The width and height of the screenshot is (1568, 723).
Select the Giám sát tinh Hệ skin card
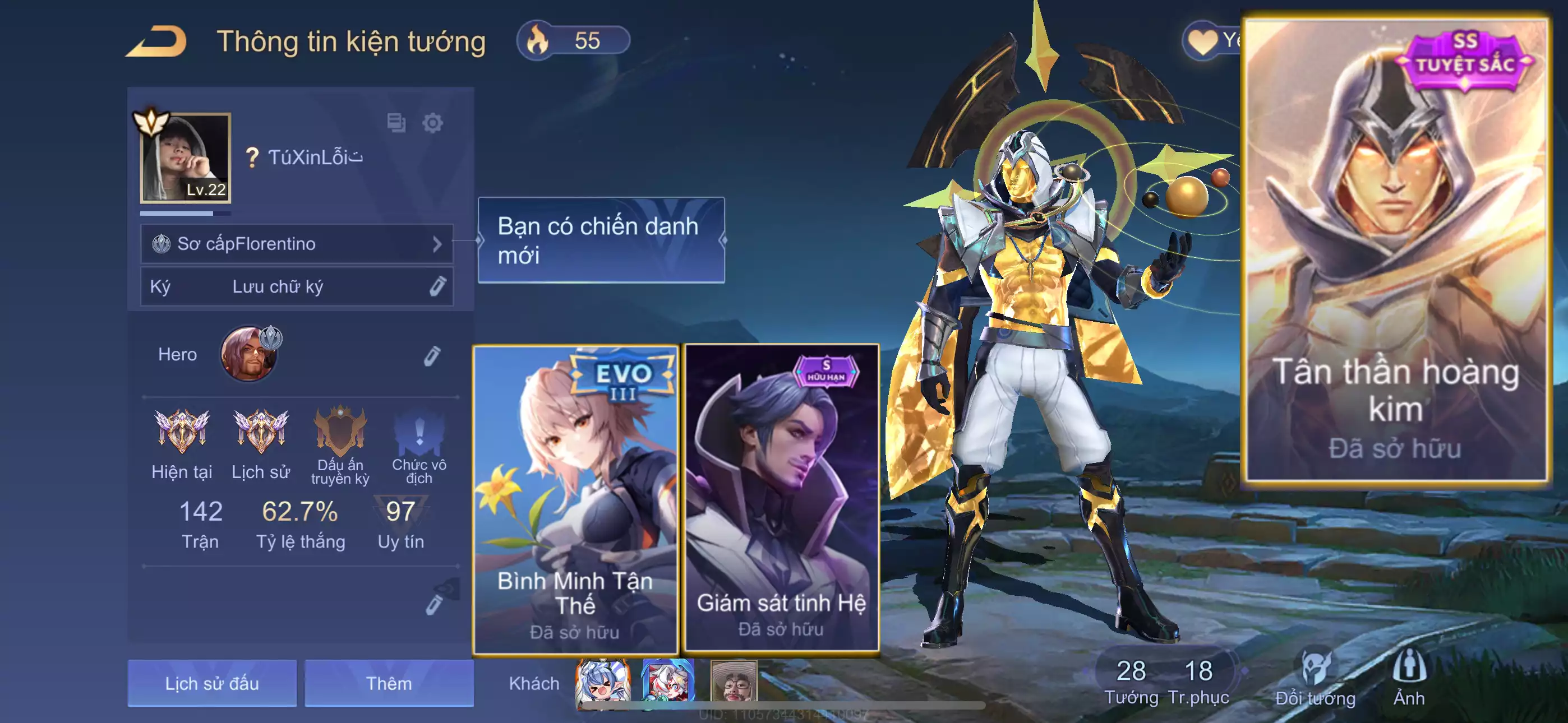(x=782, y=498)
